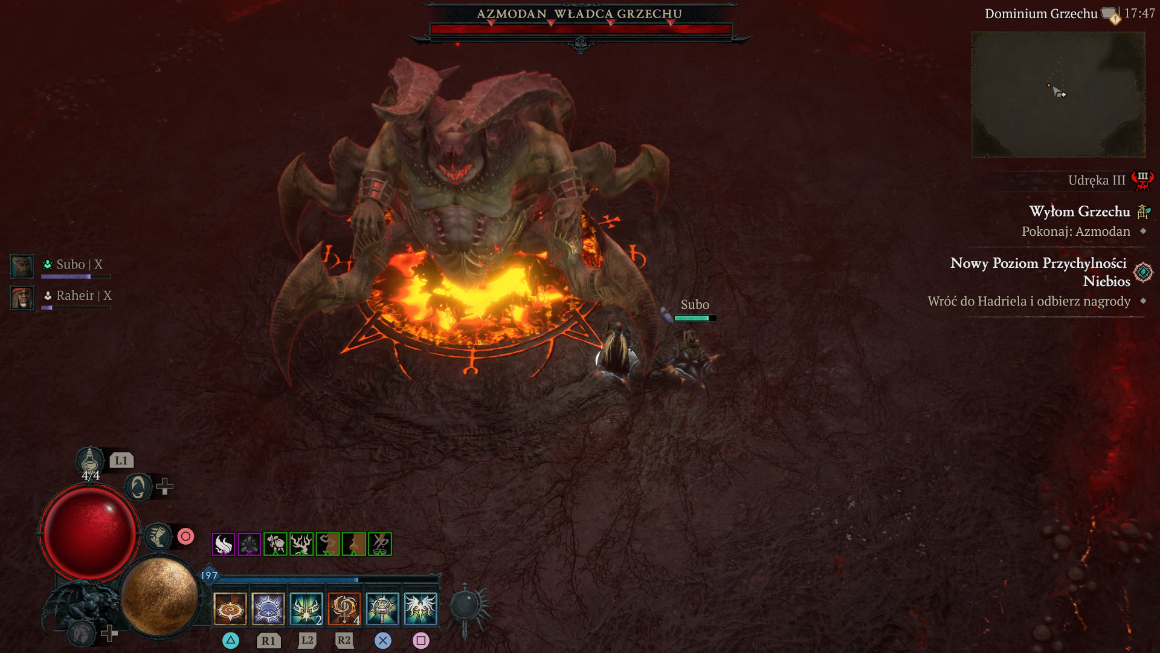The height and width of the screenshot is (653, 1160).
Task: Activate the orange eye sunburst skill
Action: coord(230,608)
